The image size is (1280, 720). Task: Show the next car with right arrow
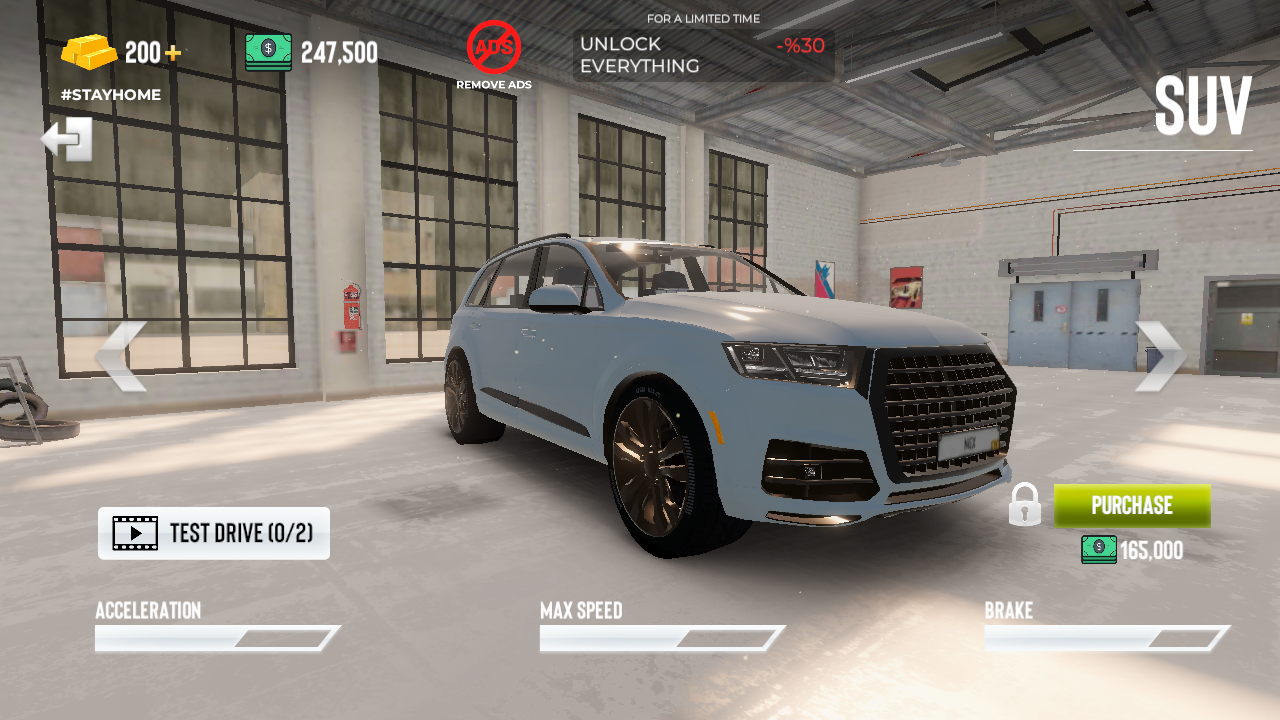point(1160,356)
